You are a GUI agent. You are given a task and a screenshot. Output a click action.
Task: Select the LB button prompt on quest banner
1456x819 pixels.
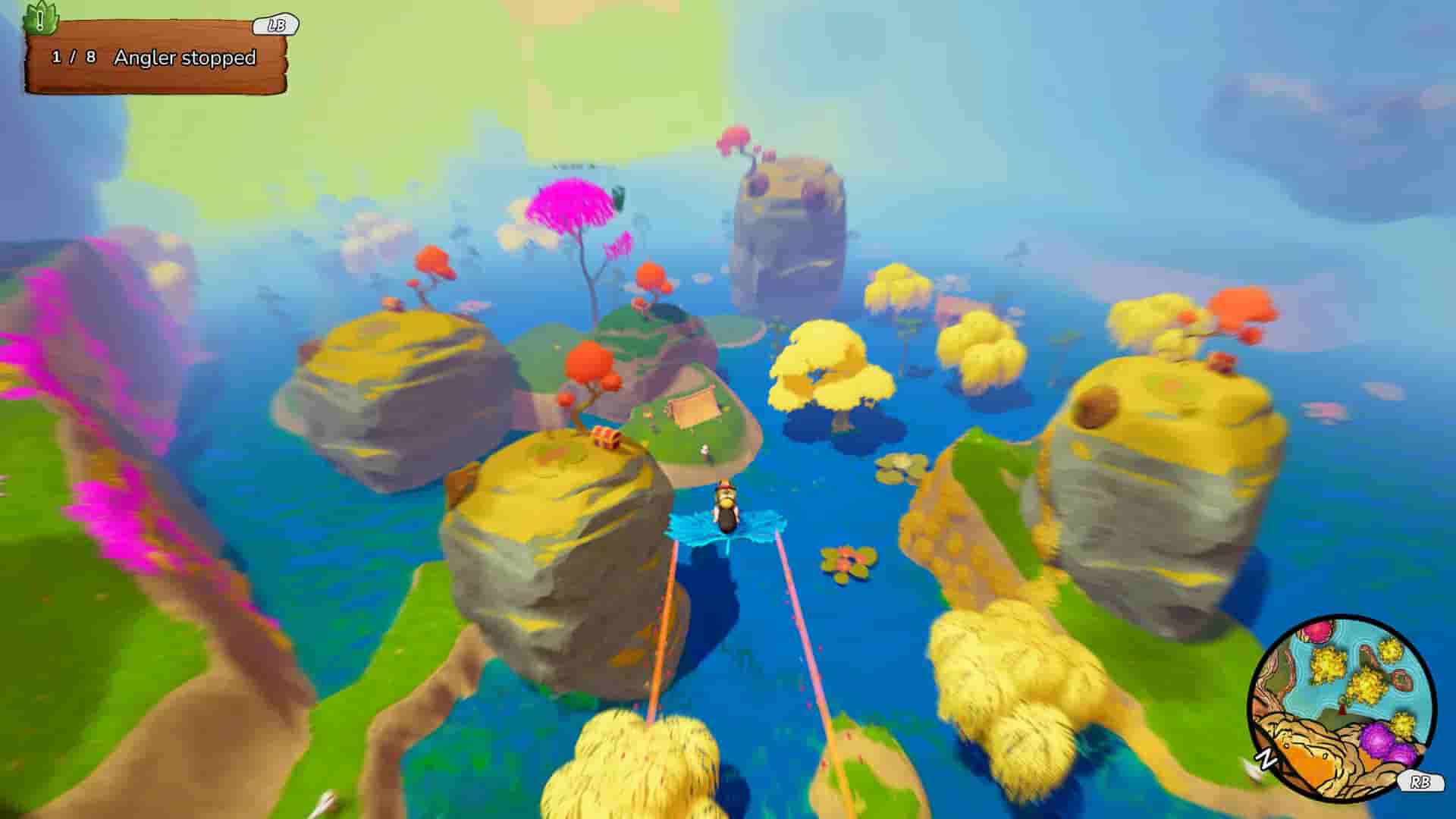[x=278, y=24]
